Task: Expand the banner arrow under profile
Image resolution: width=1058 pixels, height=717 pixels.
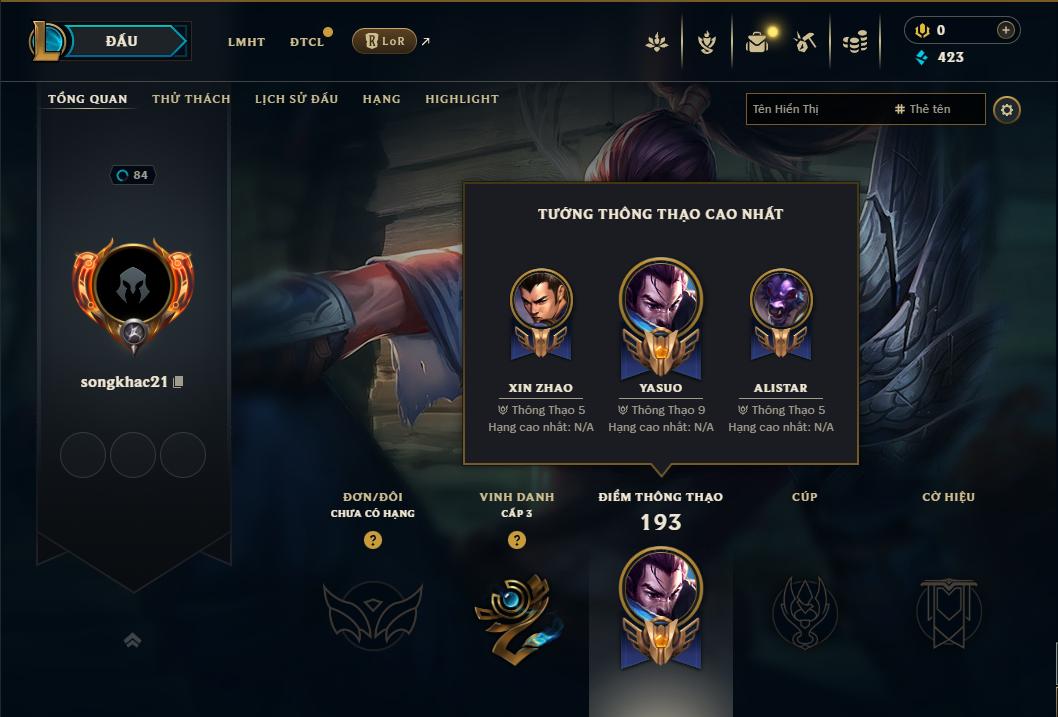Action: coord(132,640)
